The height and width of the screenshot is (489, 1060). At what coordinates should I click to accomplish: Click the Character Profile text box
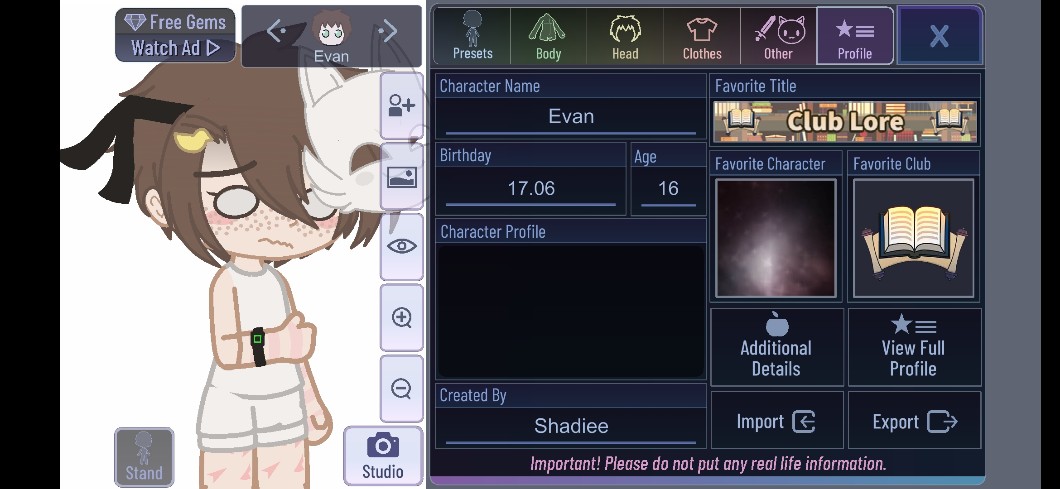(x=571, y=311)
